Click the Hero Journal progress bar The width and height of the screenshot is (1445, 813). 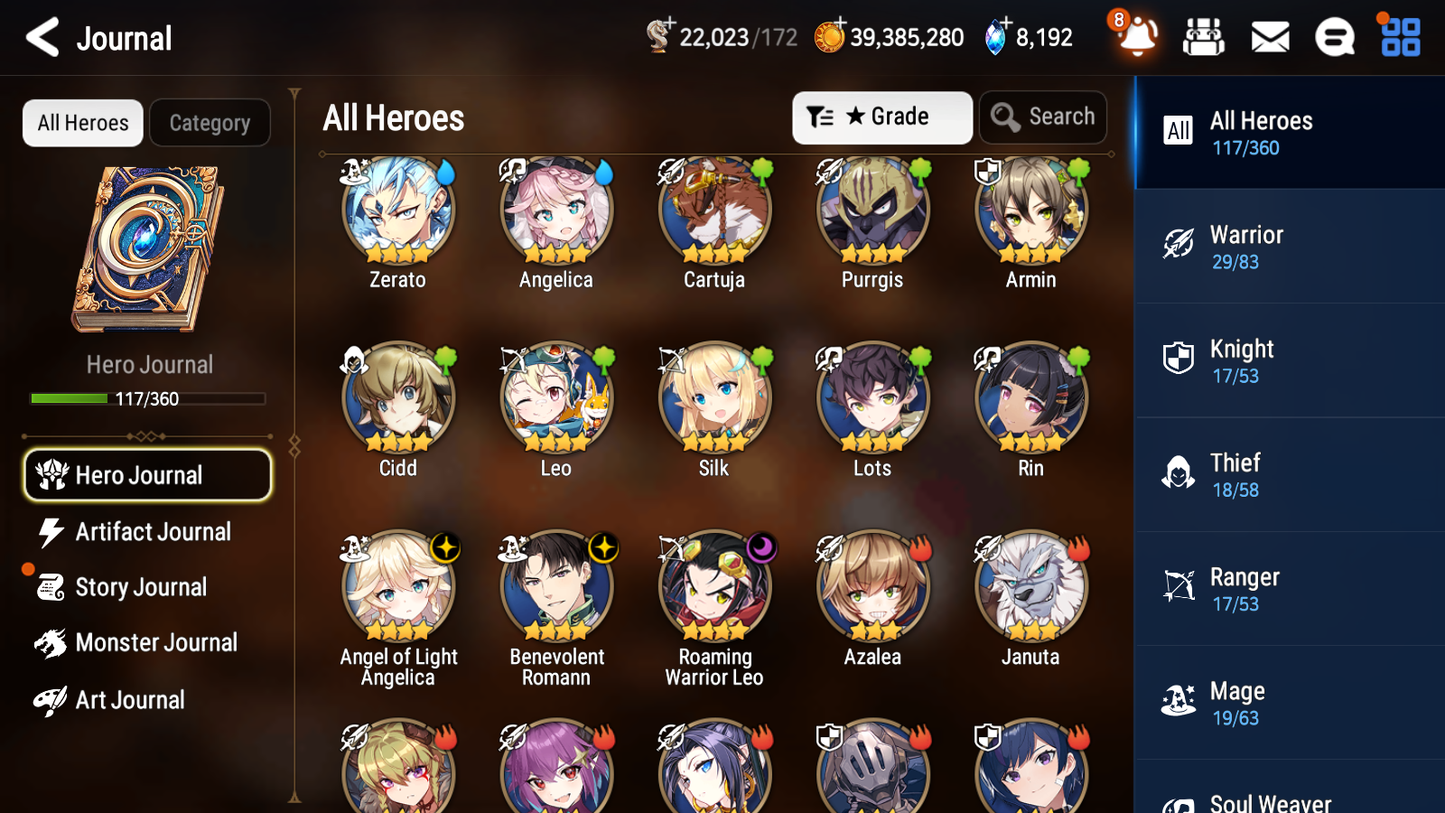149,398
